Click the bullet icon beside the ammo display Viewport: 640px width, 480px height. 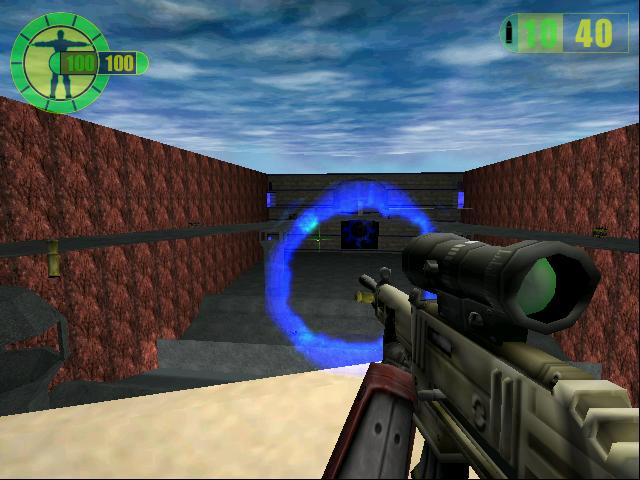(x=511, y=33)
